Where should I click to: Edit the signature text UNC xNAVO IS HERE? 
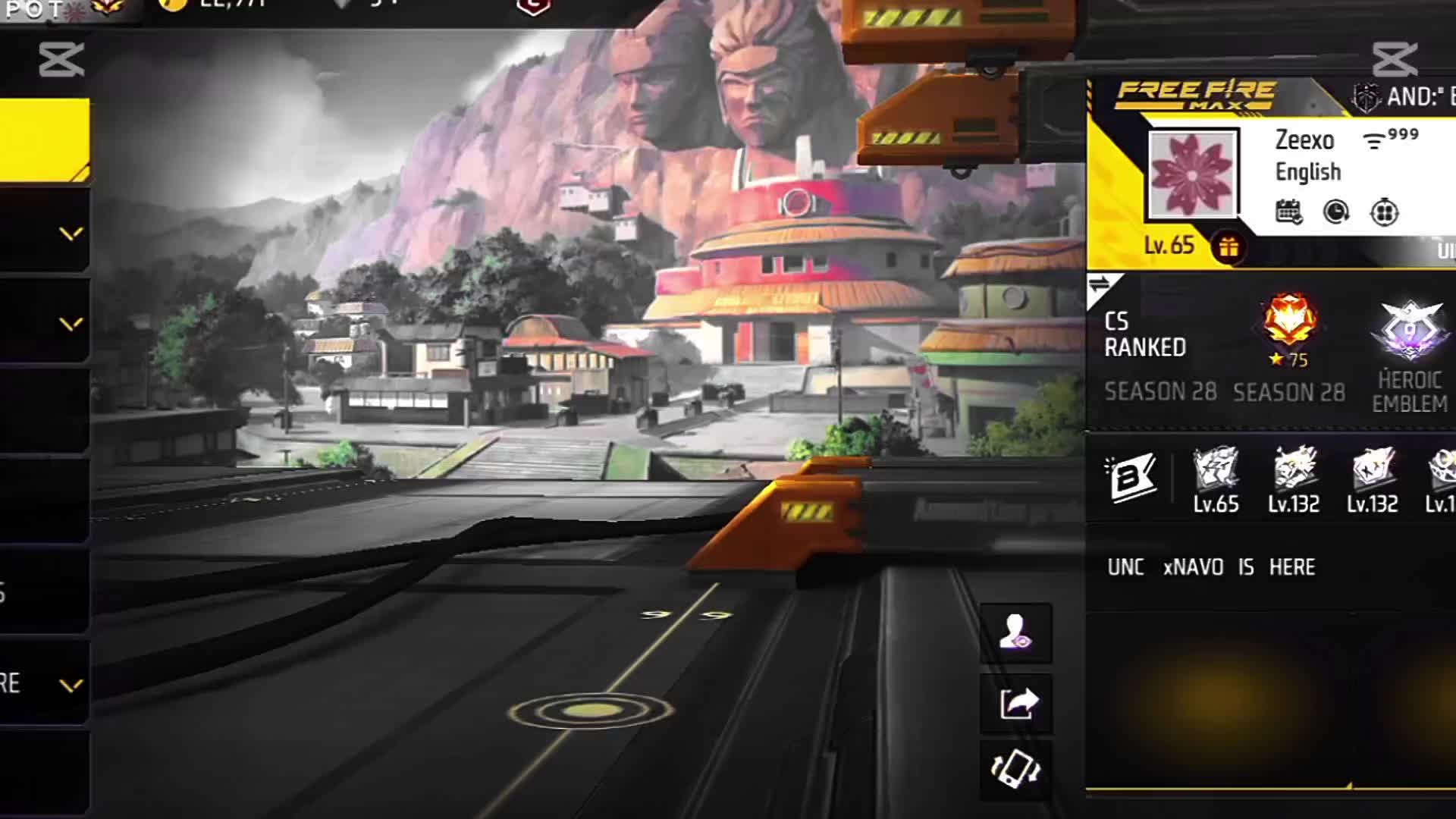1211,567
